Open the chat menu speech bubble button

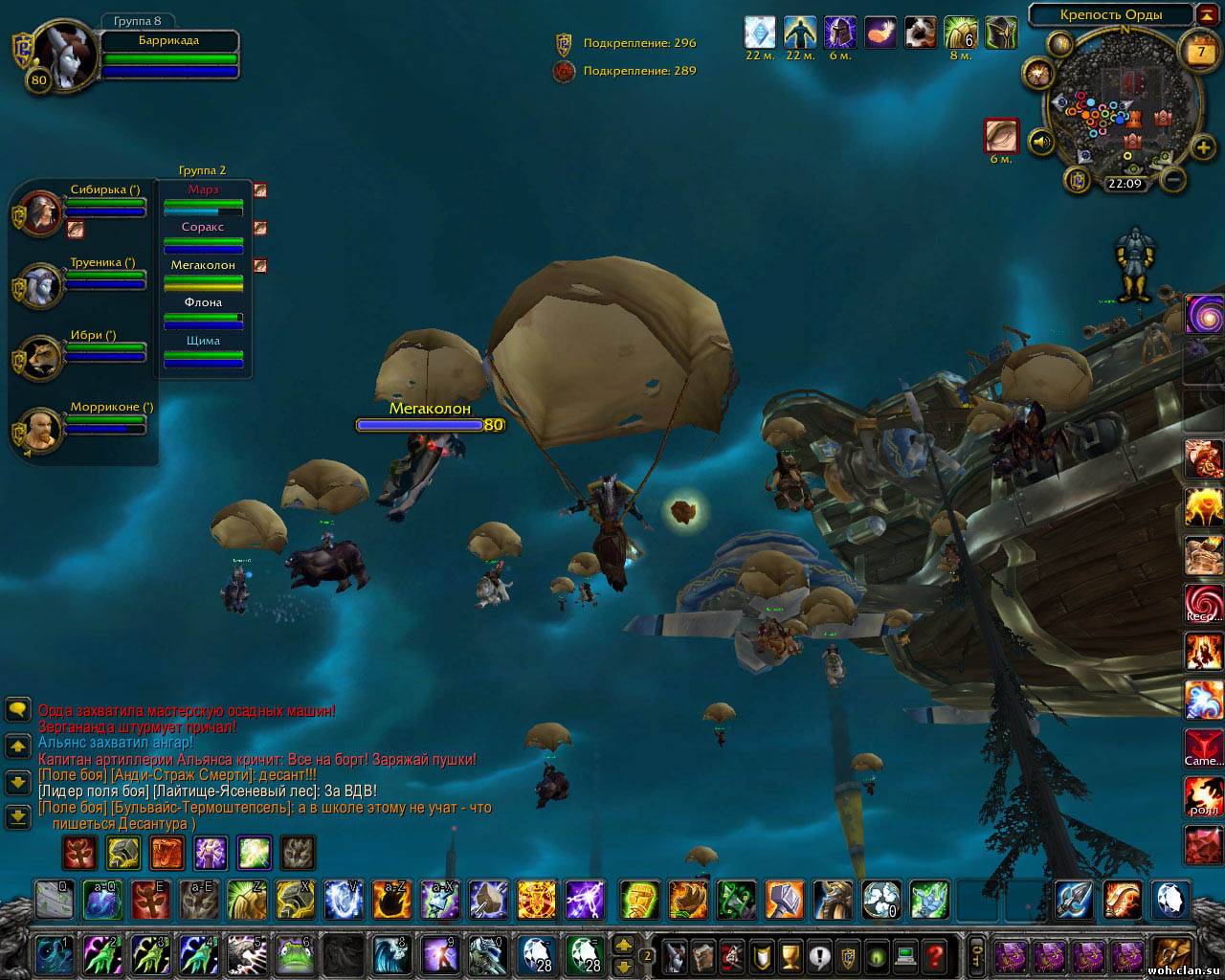click(18, 709)
